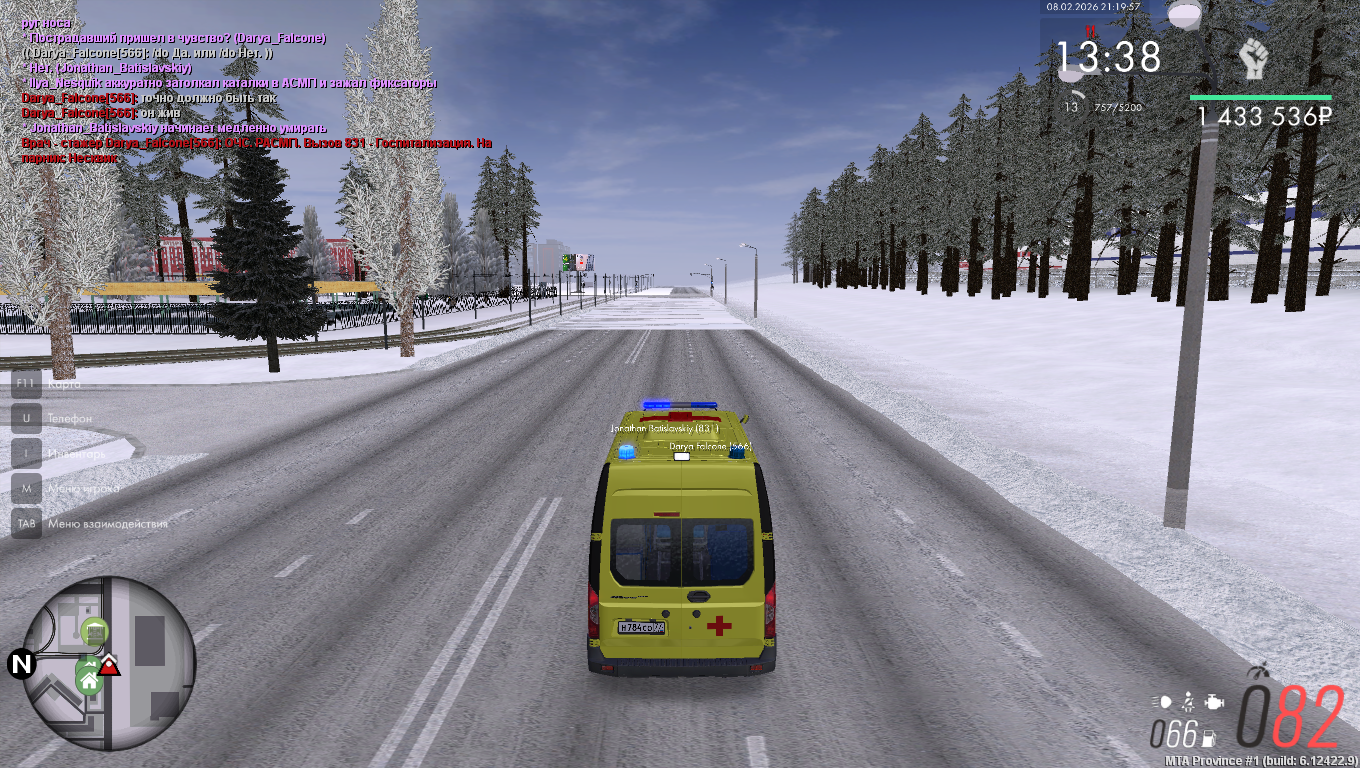Click the circular minimap

click(x=108, y=663)
